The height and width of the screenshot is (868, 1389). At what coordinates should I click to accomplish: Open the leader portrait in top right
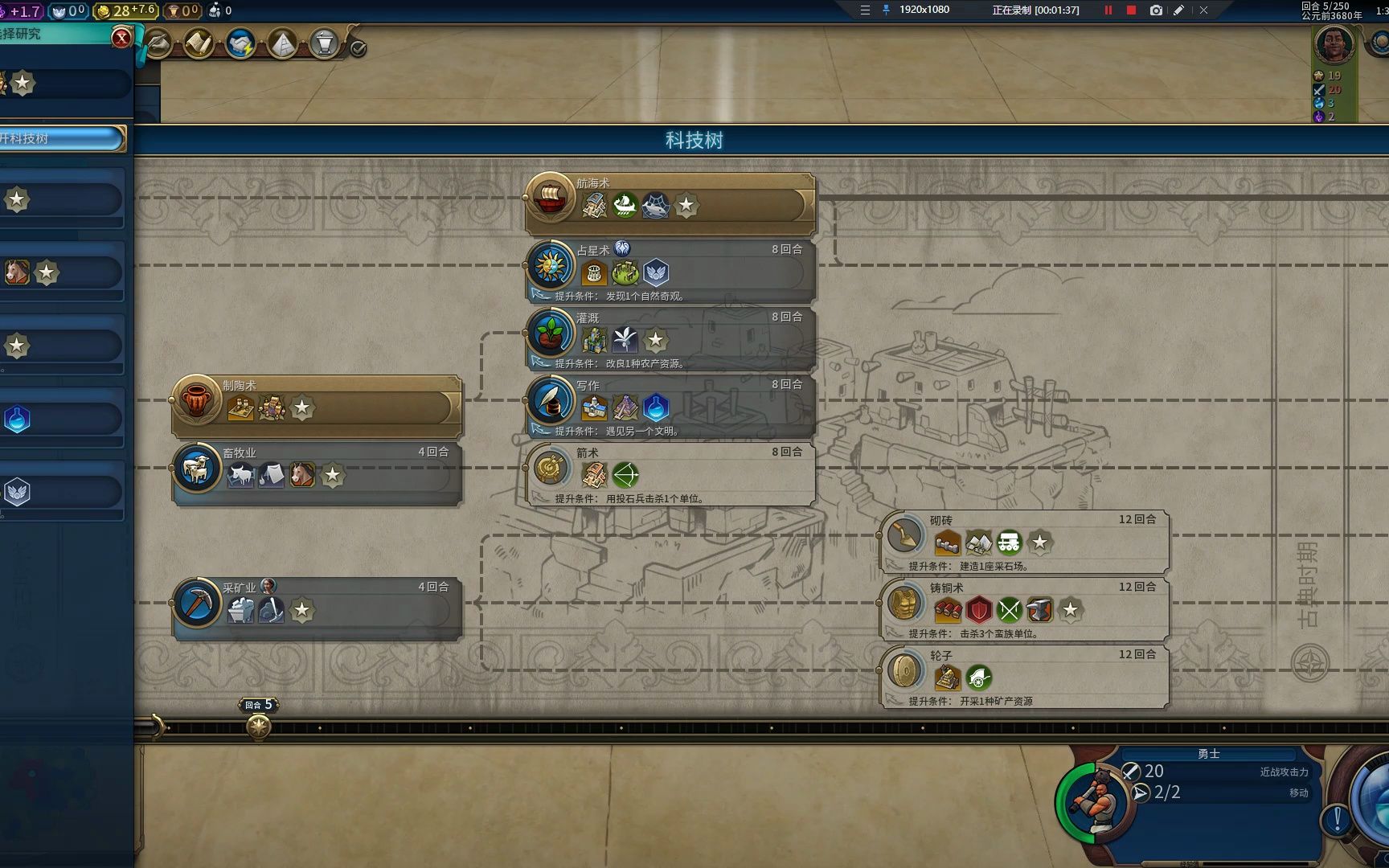point(1334,43)
